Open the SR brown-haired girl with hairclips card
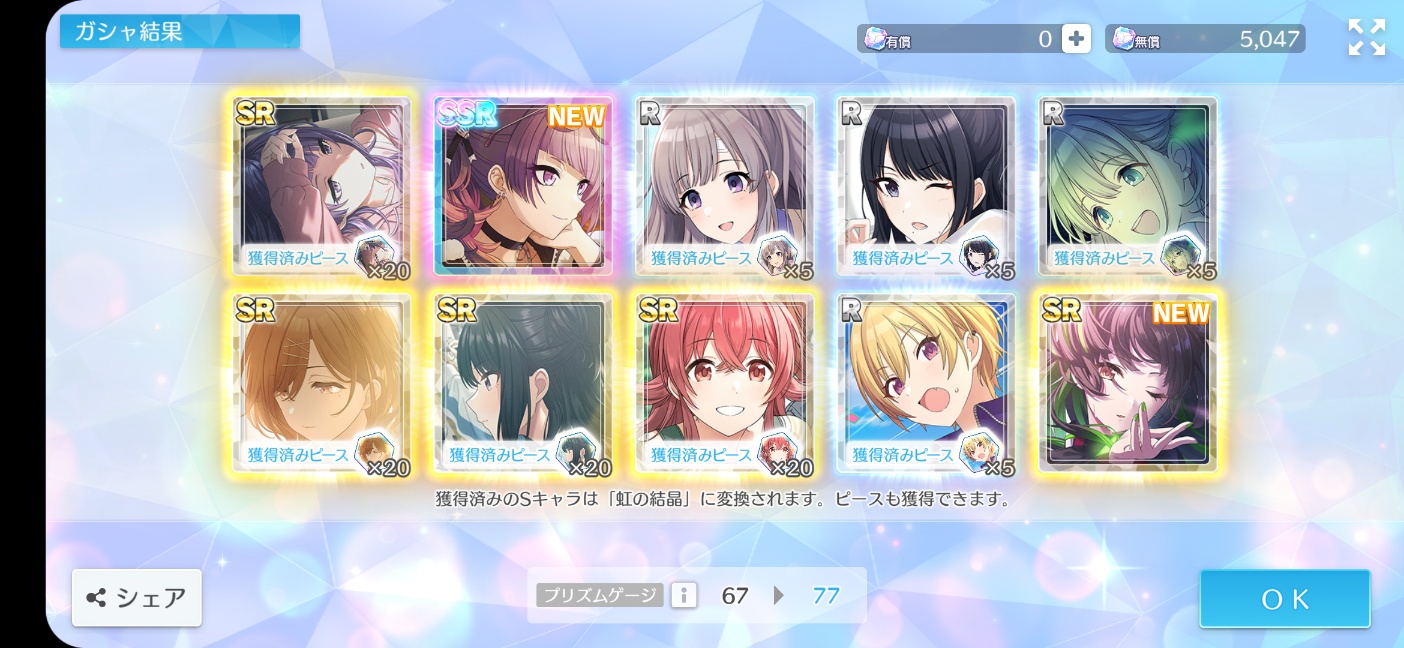Viewport: 1404px width, 648px height. (322, 383)
